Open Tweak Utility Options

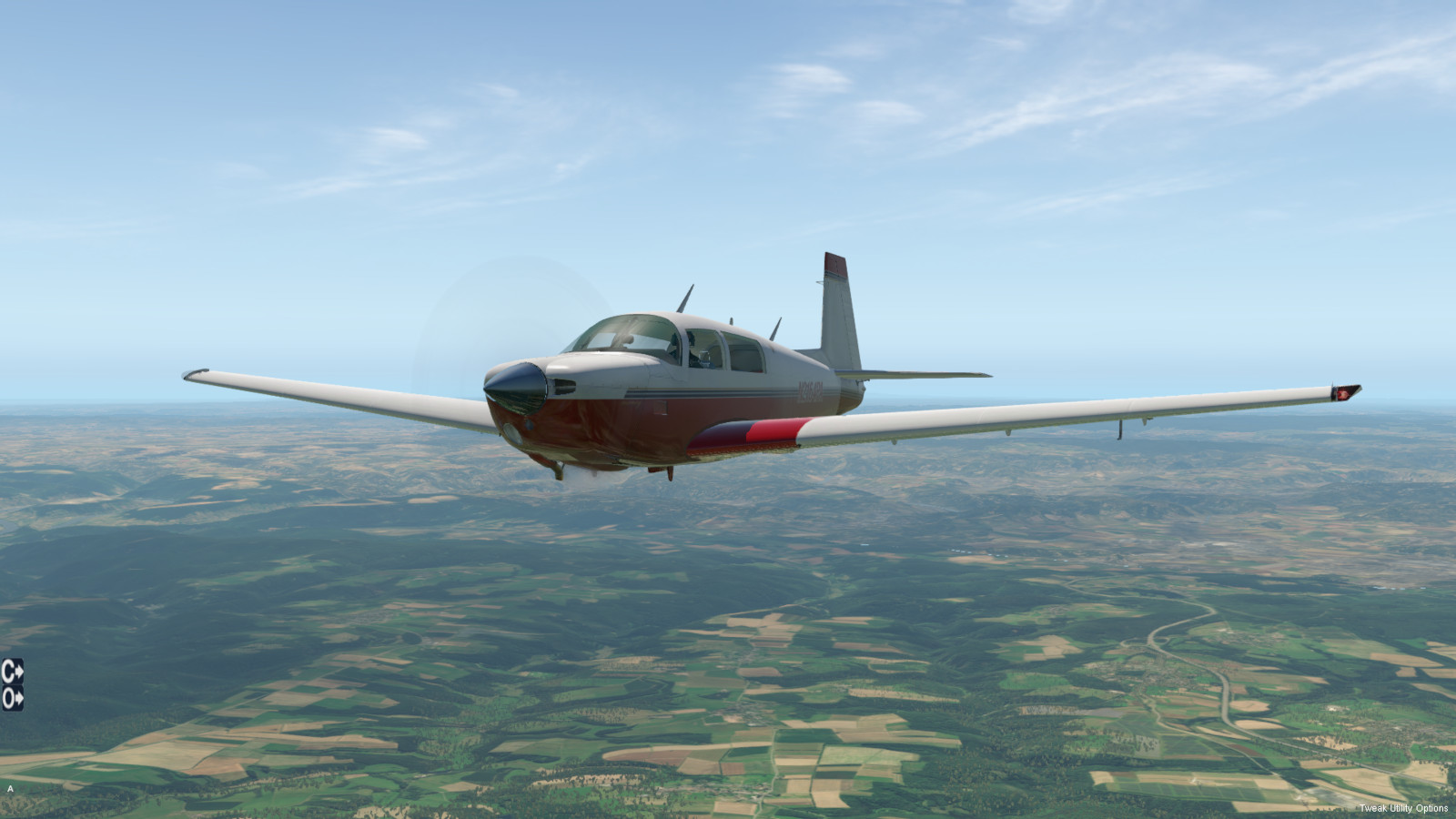(x=1402, y=808)
